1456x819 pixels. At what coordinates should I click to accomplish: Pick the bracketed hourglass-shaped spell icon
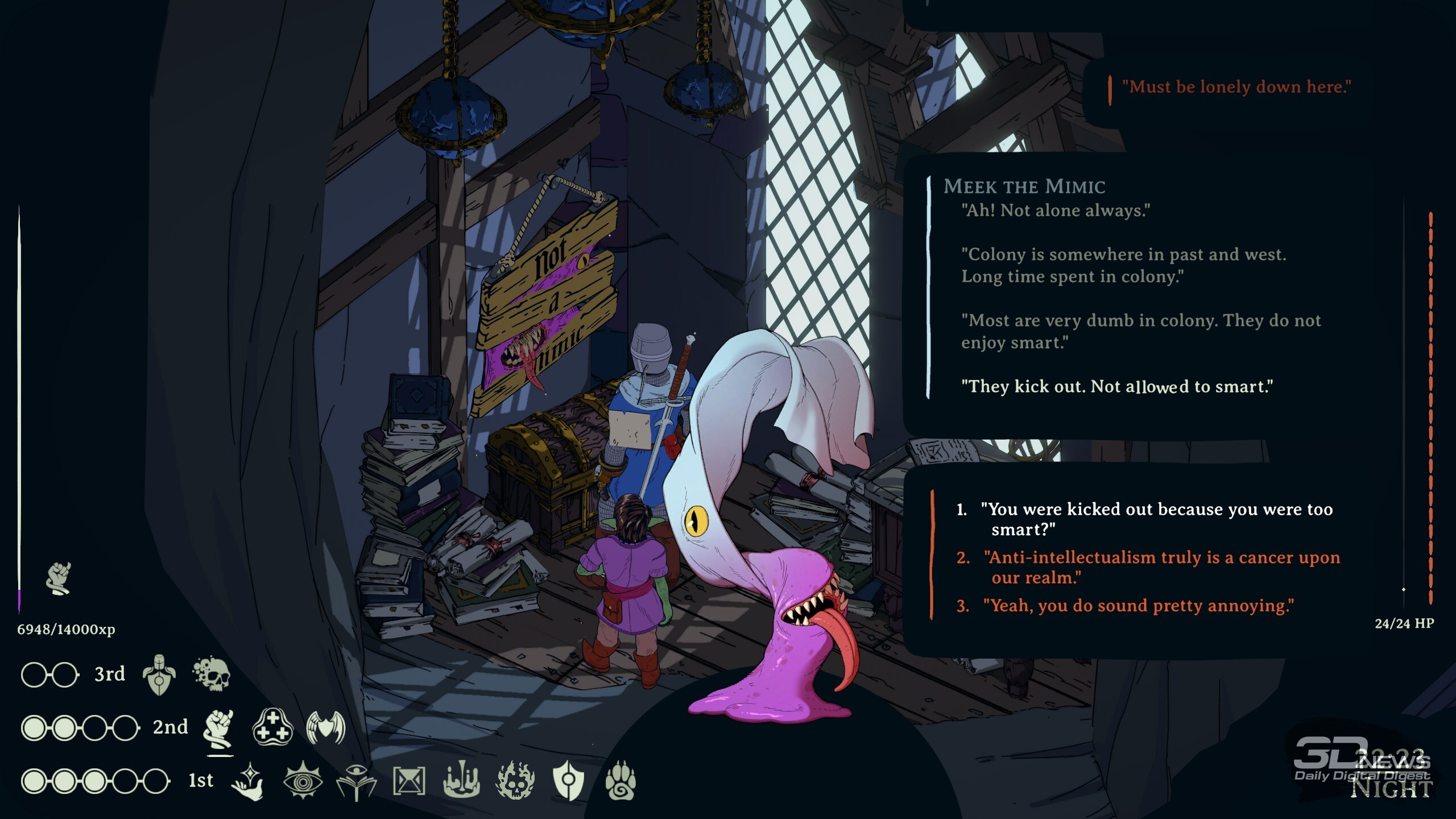click(x=409, y=781)
